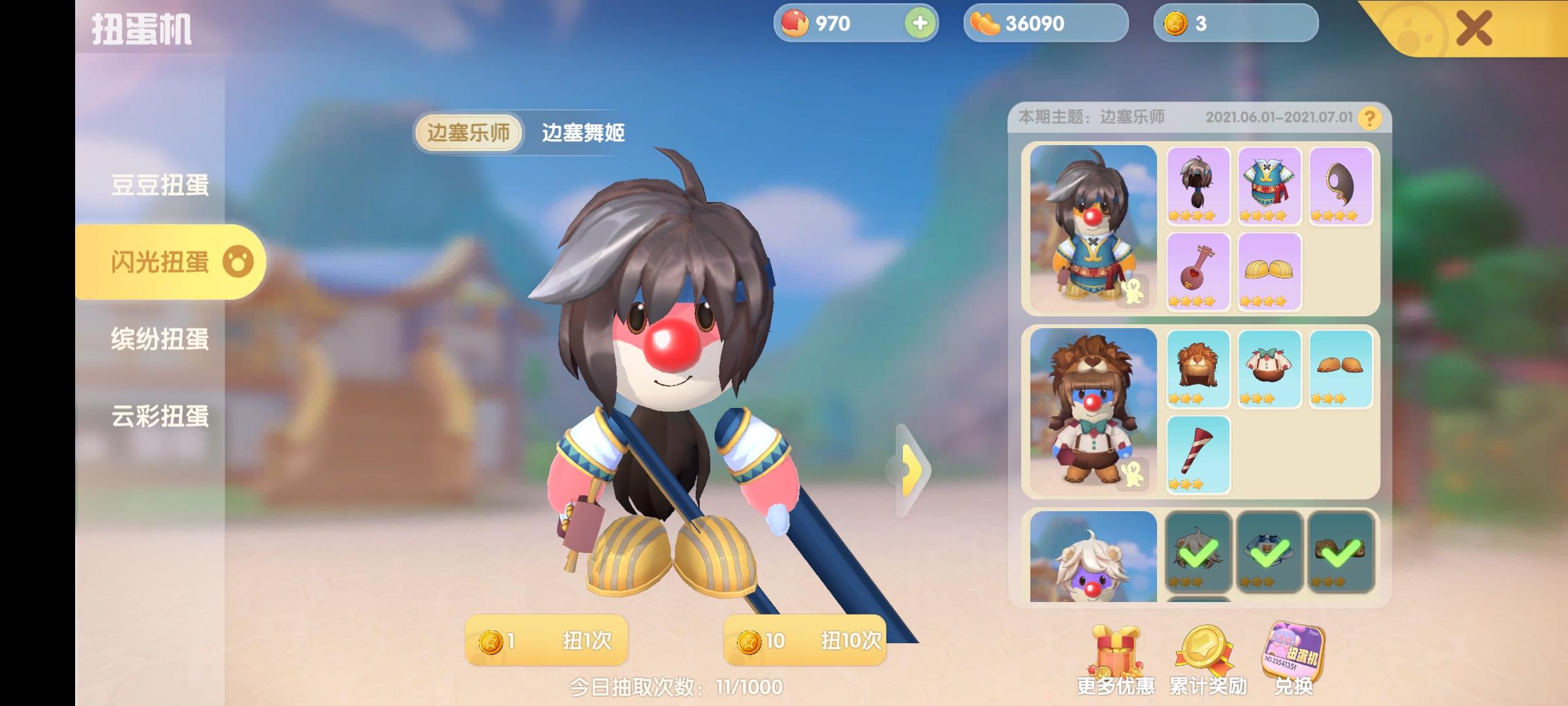Toggle to the 边塞舞姬 outfit preview
The width and height of the screenshot is (1568, 706).
(583, 133)
